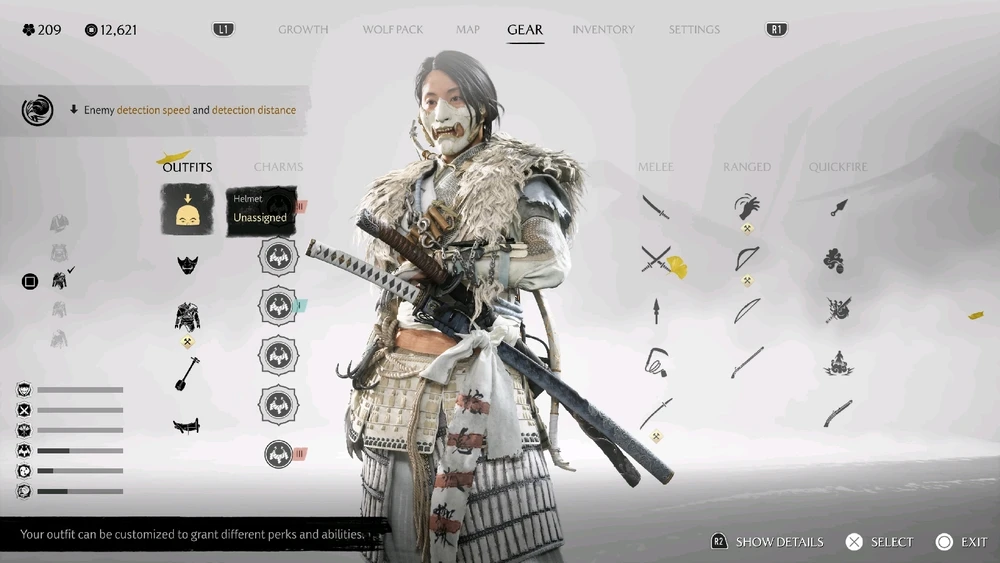Select the single katana melee weapon
Screen dimensions: 1000x563
point(655,207)
